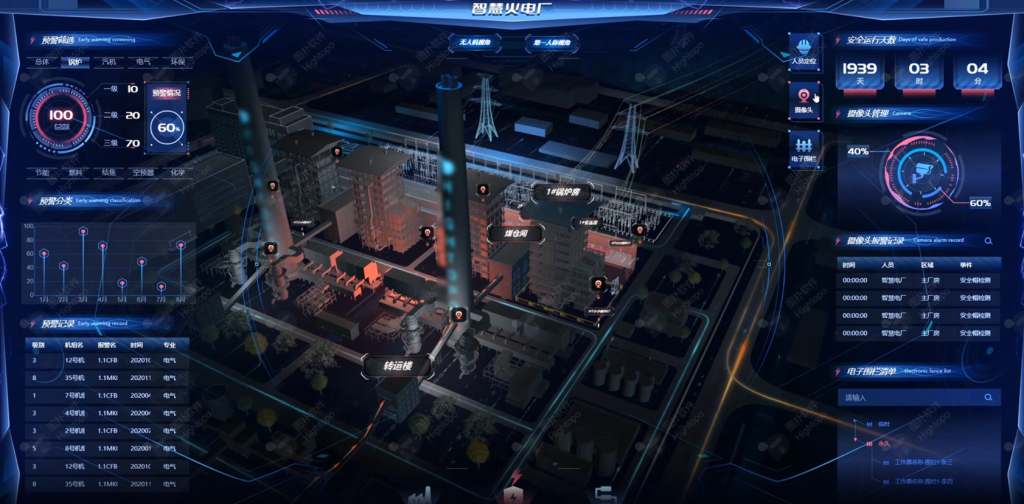Click the camera alarm record search icon
1024x504 pixels.
pyautogui.click(x=988, y=241)
